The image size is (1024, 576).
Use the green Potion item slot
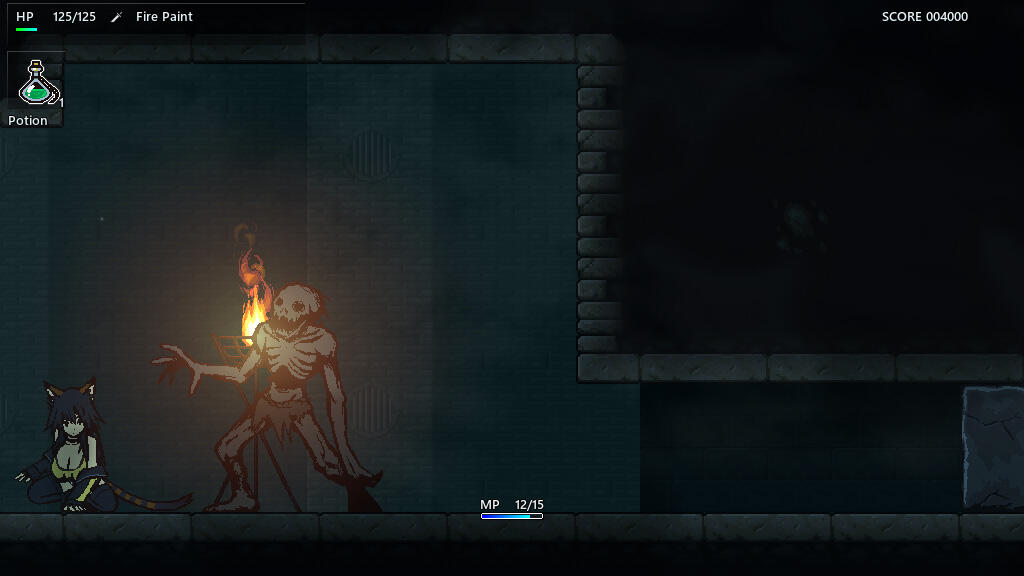click(36, 82)
